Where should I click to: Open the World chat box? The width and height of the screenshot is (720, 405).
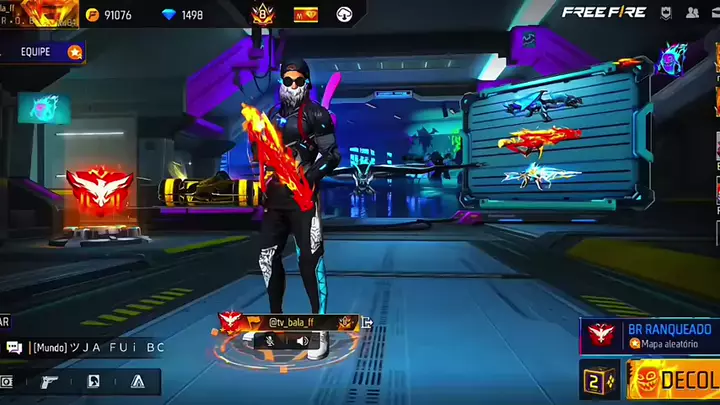click(x=85, y=347)
